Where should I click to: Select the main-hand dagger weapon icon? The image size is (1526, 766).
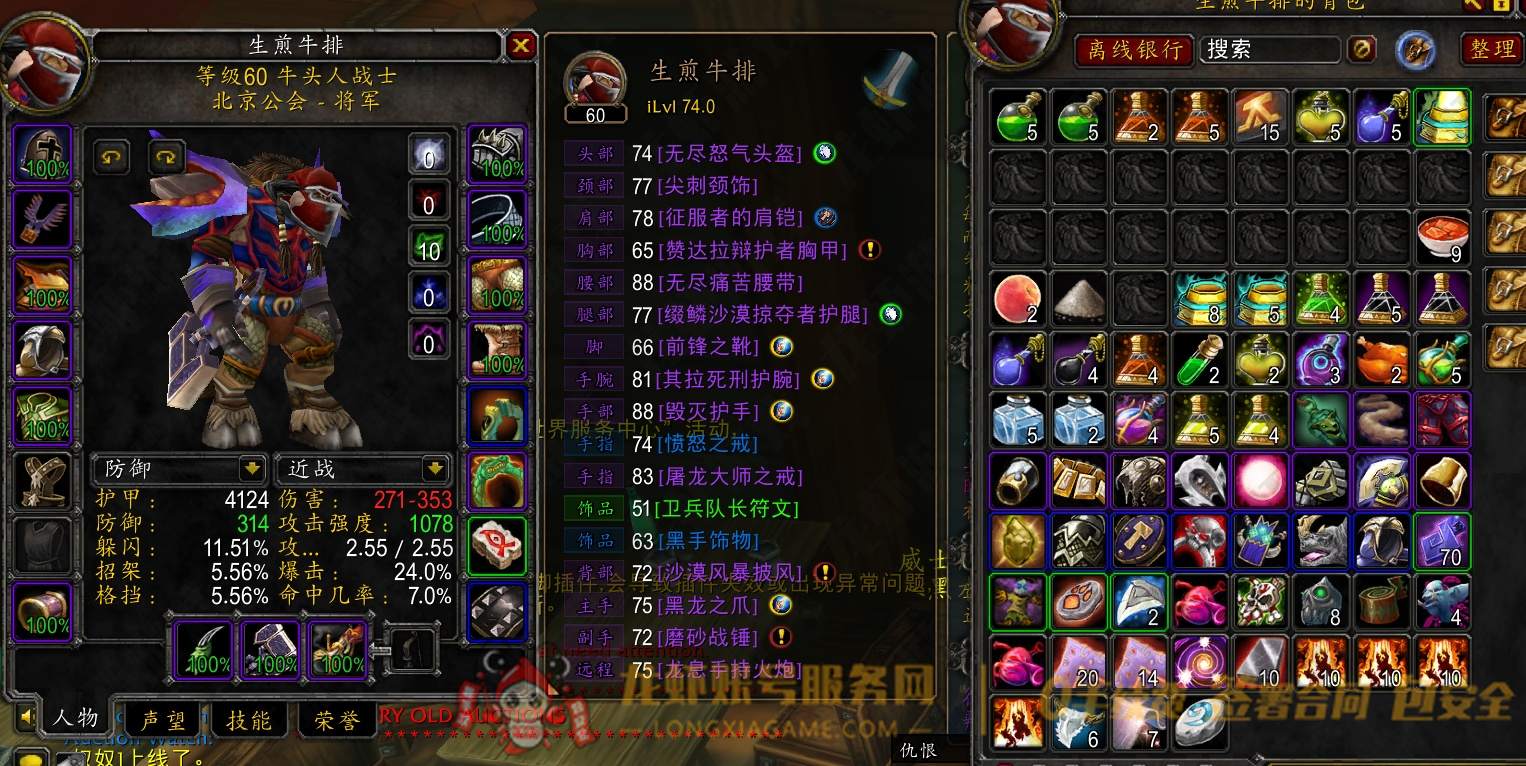coord(202,650)
